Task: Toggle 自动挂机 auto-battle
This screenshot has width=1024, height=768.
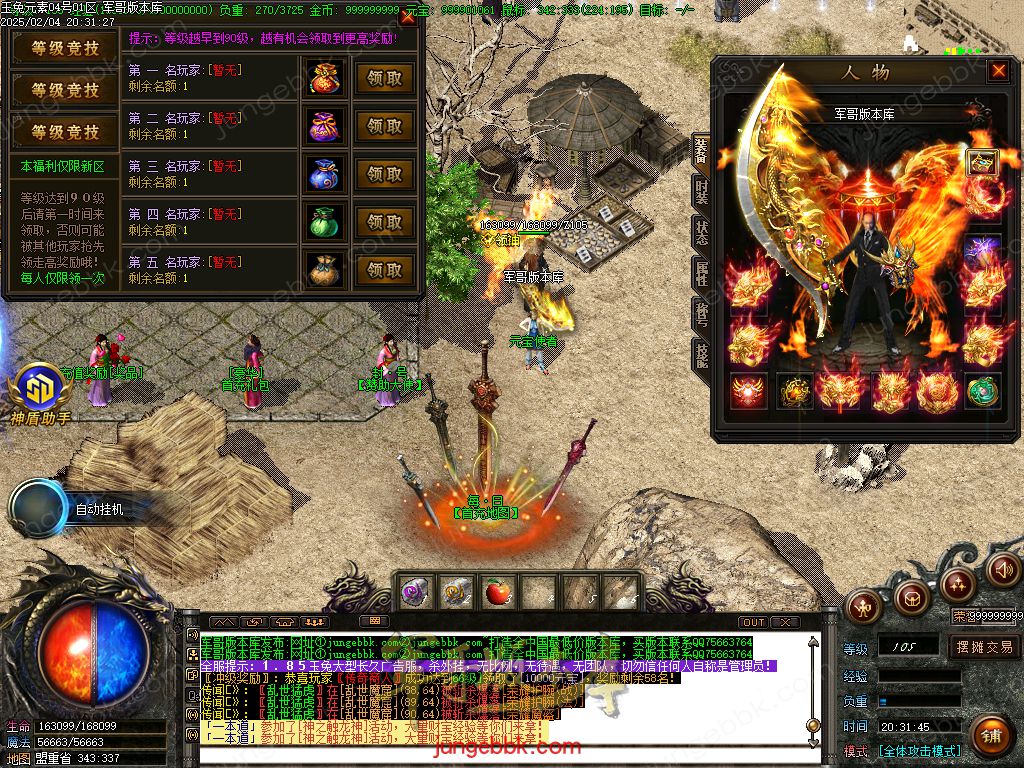Action: 98,509
